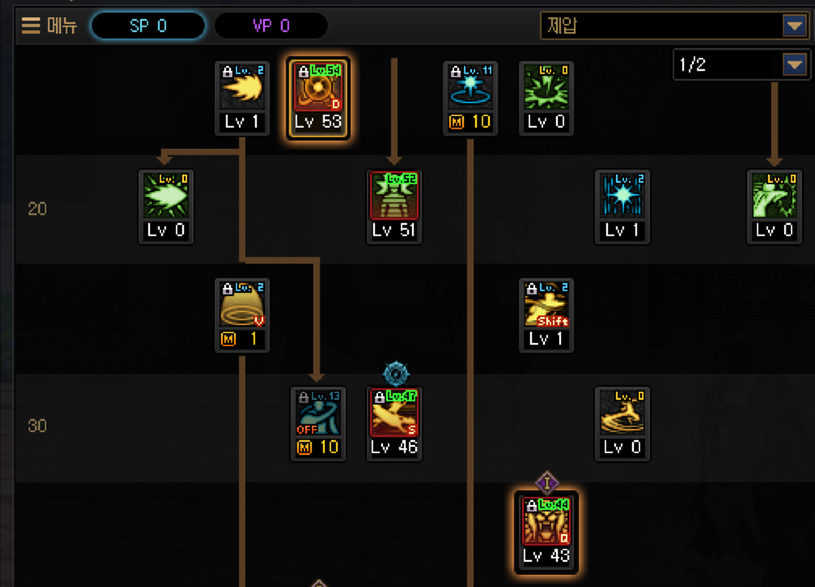Open the 제압 dropdown list
This screenshot has width=815, height=587.
click(794, 26)
